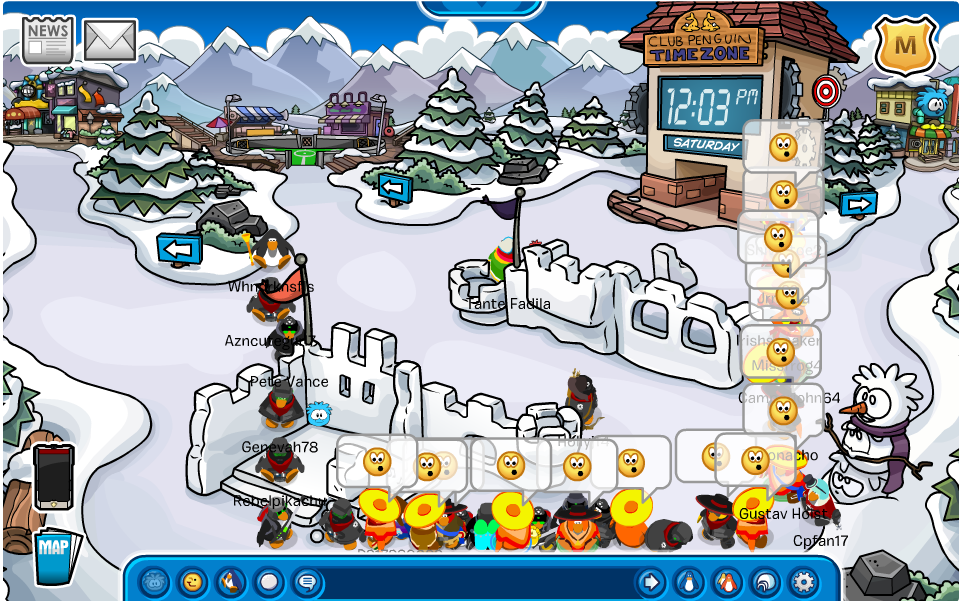The width and height of the screenshot is (959, 601).
Task: Click the blue tab at top center
Action: pyautogui.click(x=481, y=8)
